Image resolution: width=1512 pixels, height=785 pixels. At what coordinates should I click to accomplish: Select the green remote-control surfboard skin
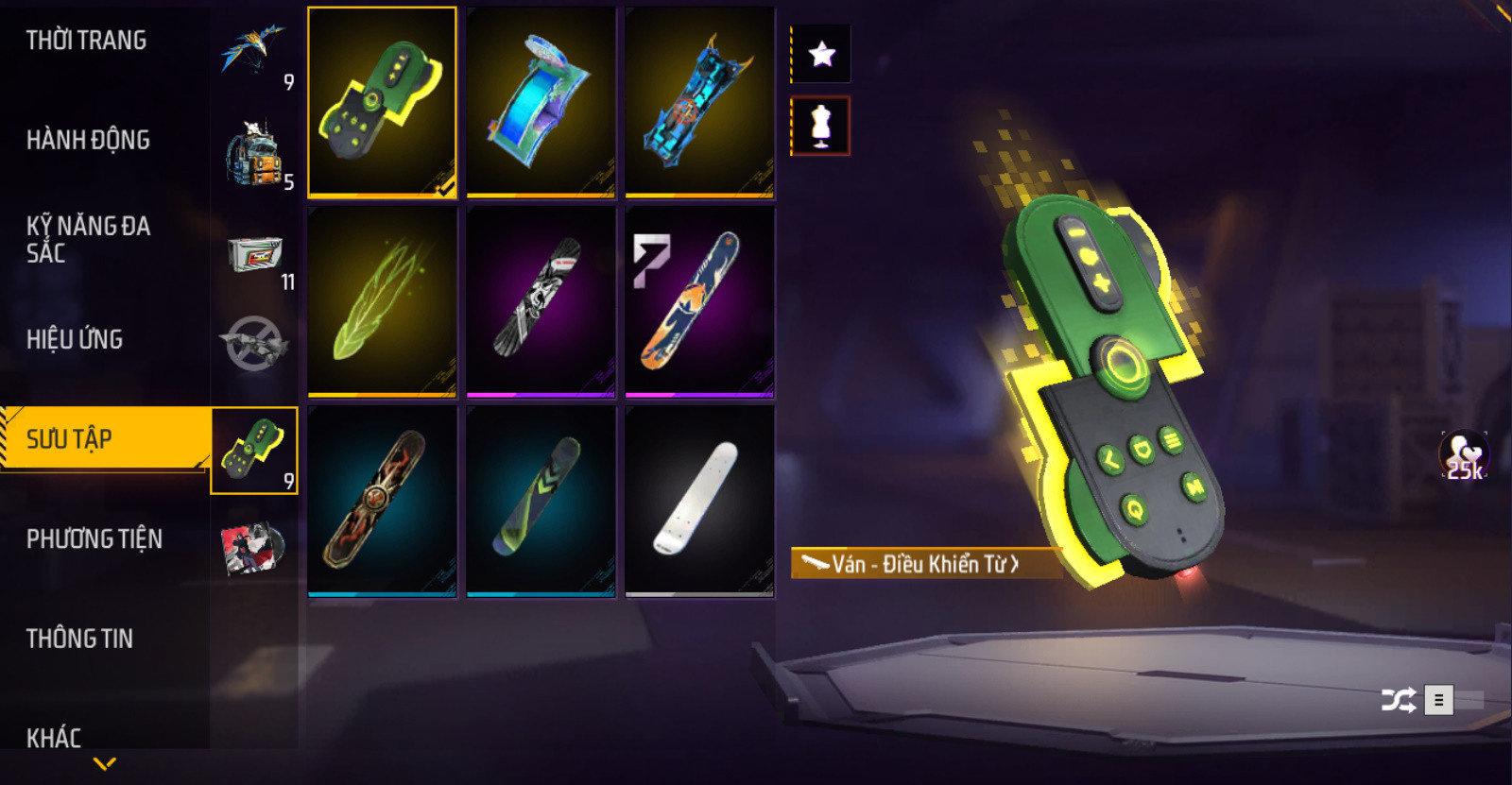[382, 102]
